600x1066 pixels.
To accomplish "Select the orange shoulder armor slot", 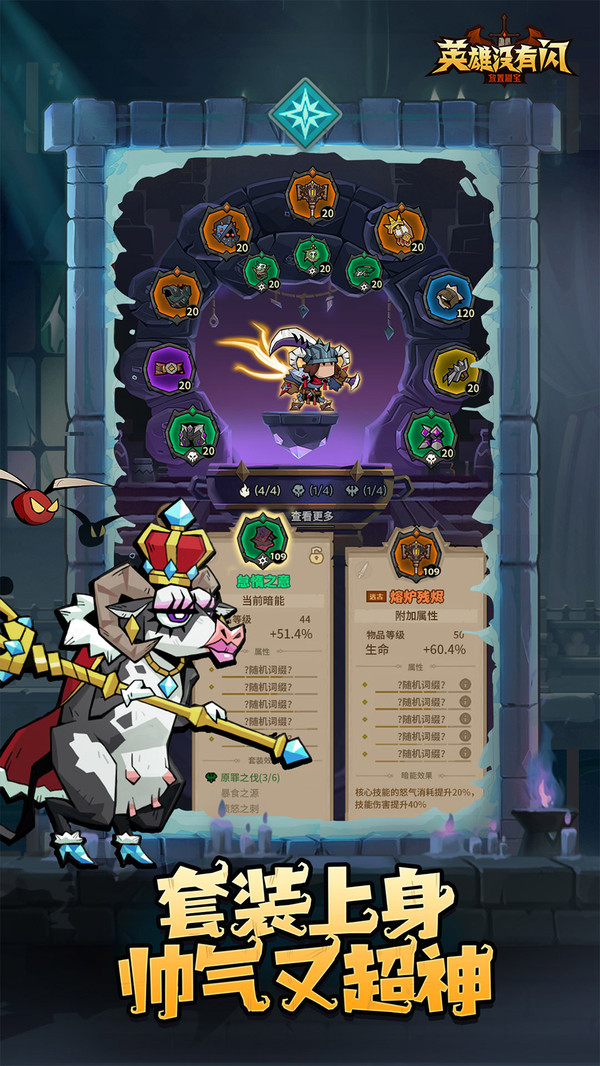I will tap(176, 295).
